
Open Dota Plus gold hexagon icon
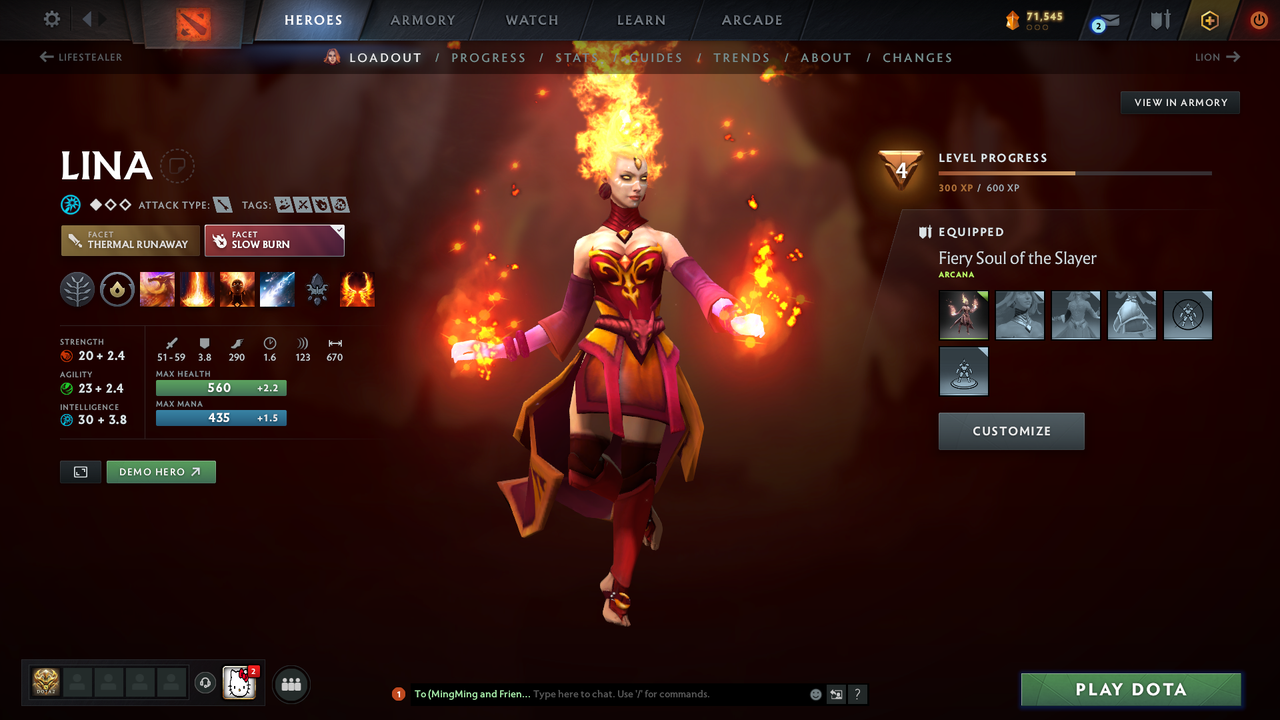[1209, 19]
